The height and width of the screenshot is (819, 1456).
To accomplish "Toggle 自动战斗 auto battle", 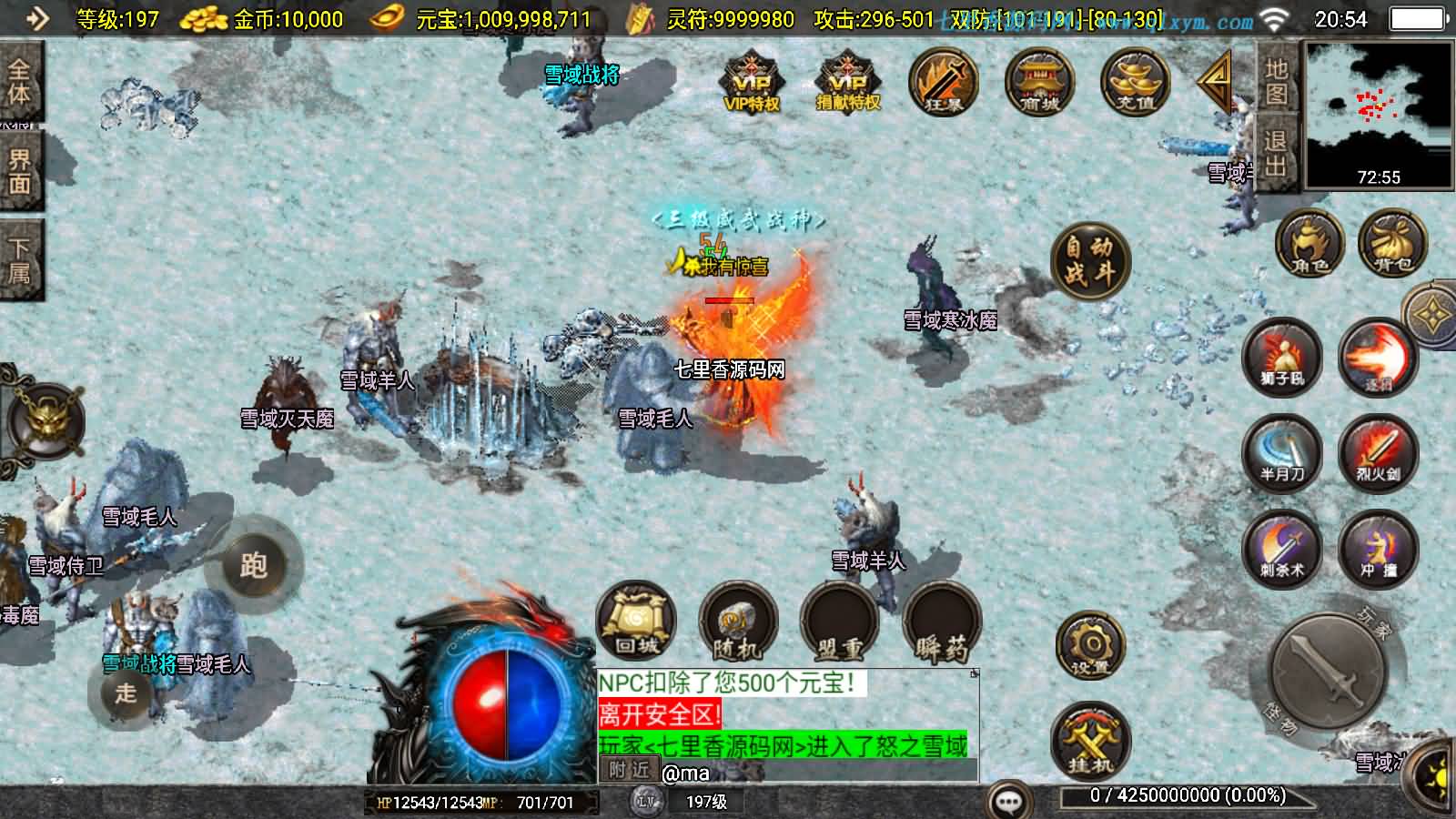I will coord(1090,260).
